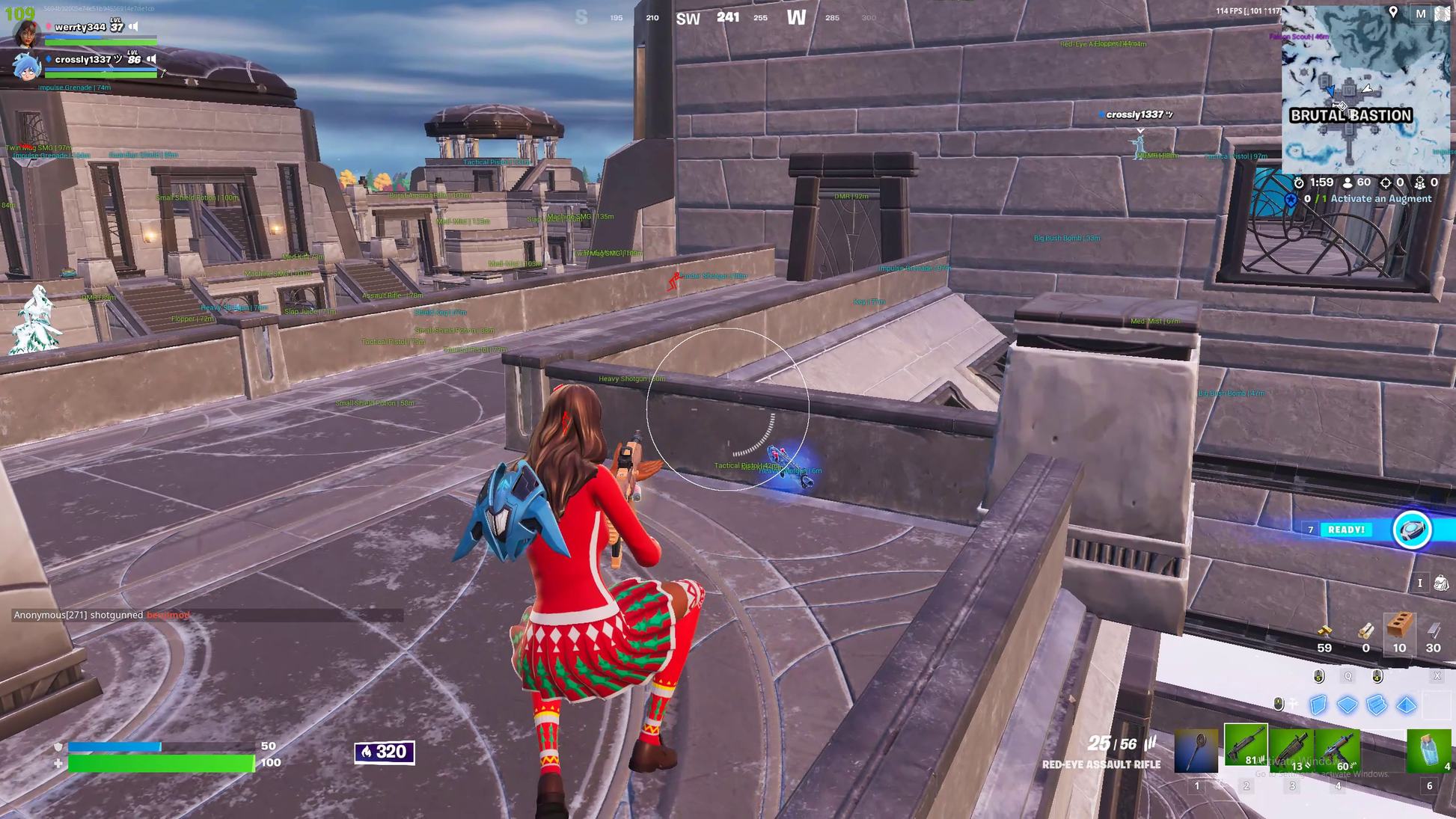Open the full map via folded-map icon

point(1442,13)
